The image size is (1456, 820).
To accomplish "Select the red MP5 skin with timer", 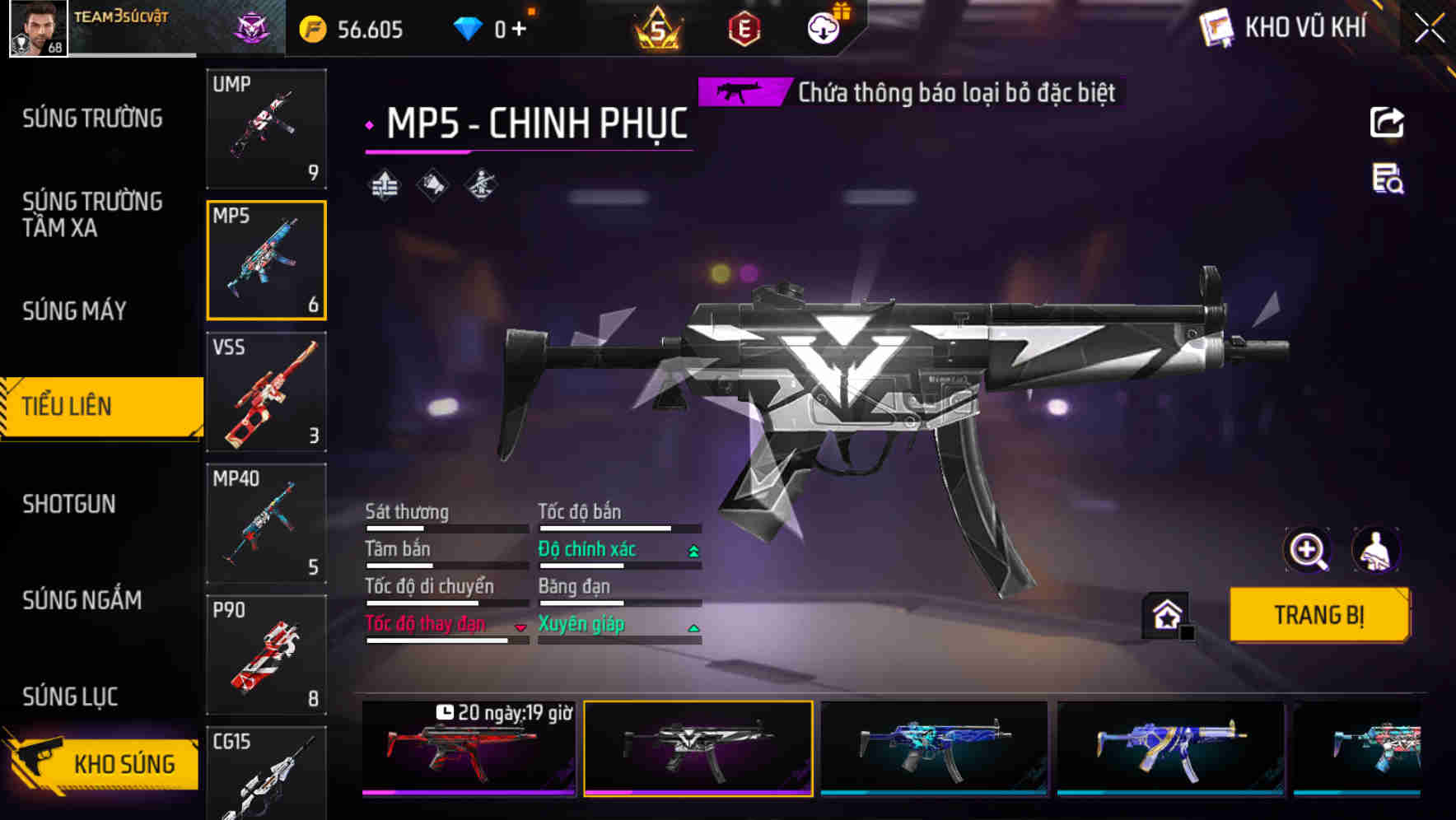I will (469, 748).
